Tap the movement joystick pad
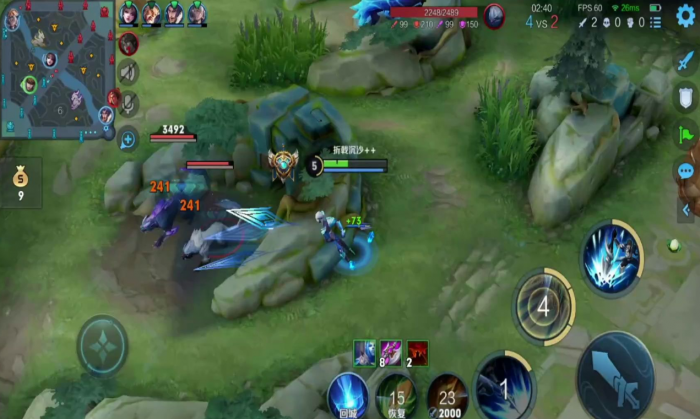700x419 pixels. pos(103,345)
